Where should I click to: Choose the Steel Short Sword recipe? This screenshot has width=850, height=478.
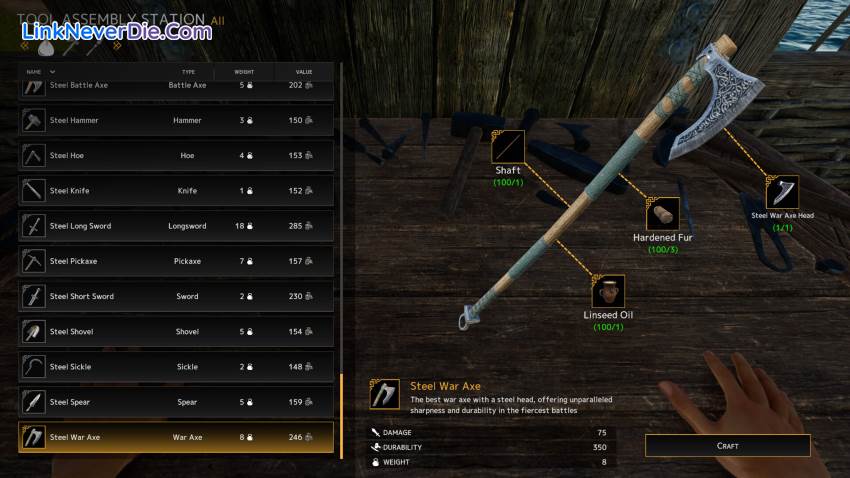pos(177,296)
